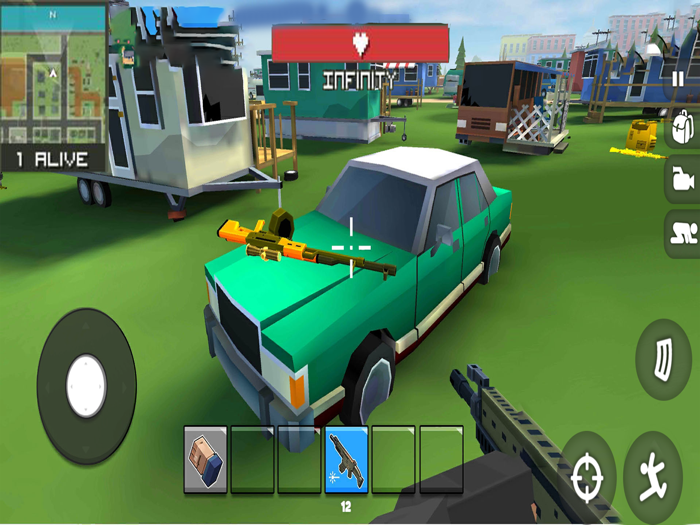Reload using the magazine button
This screenshot has width=700, height=525.
pyautogui.click(x=663, y=359)
